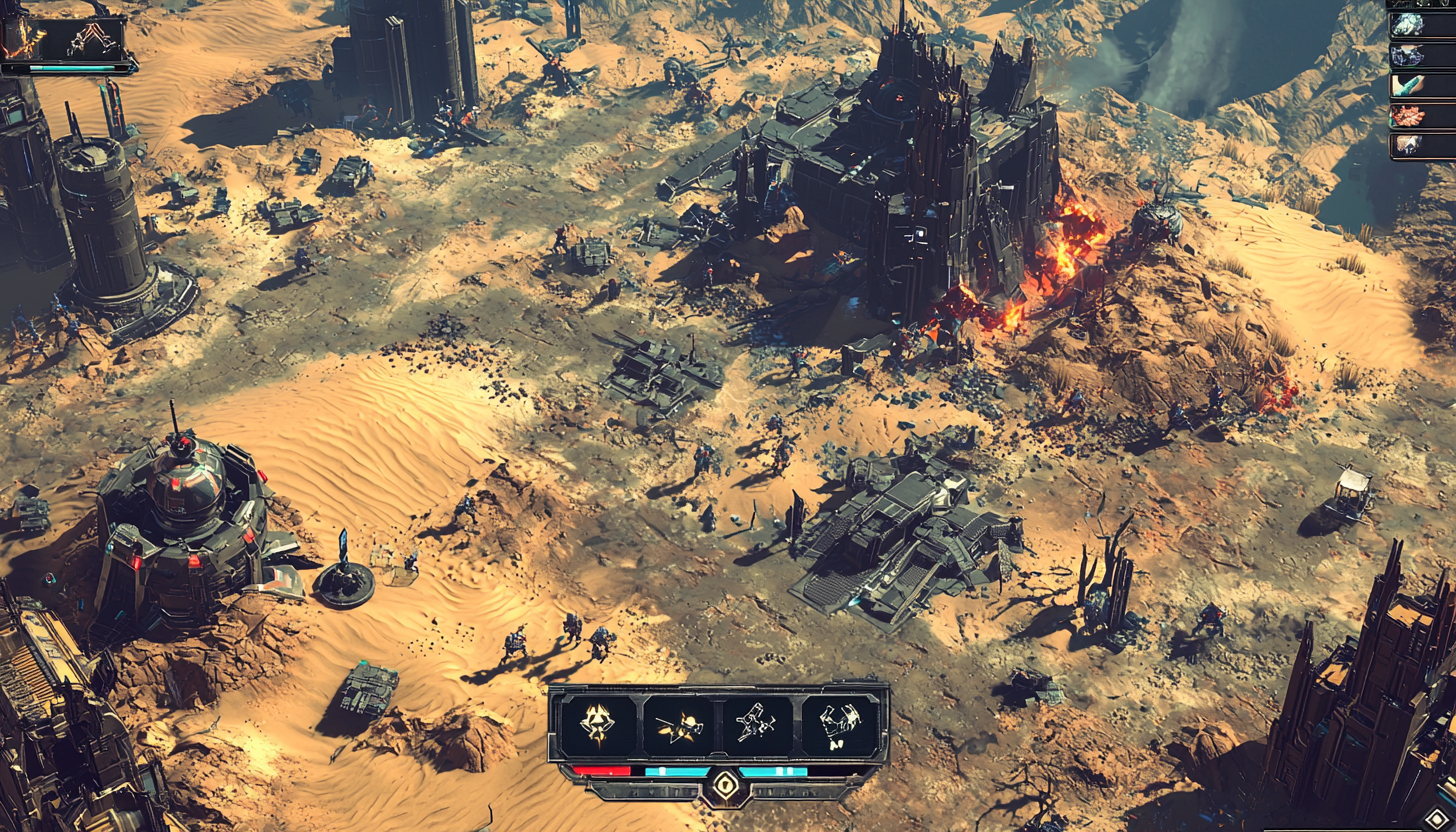This screenshot has height=832, width=1456.
Task: Activate the golden winged emblem ability
Action: 597,724
